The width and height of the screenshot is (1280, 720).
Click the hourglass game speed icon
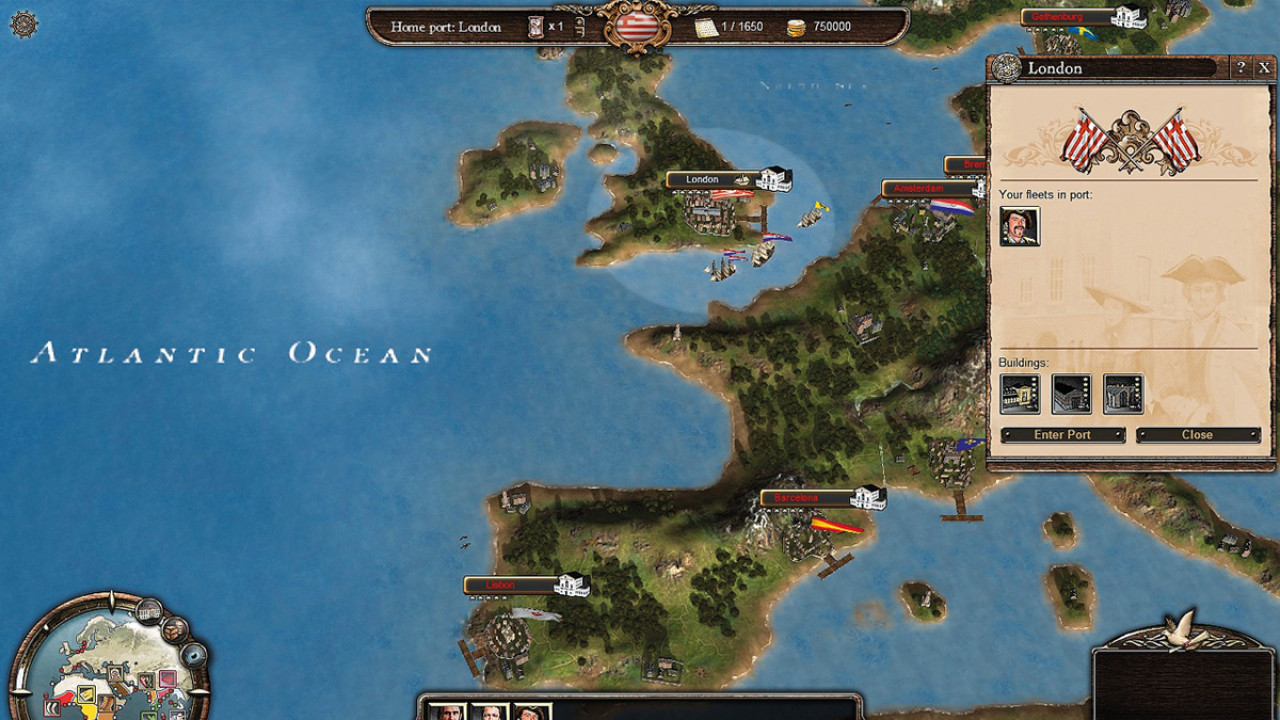[x=537, y=27]
